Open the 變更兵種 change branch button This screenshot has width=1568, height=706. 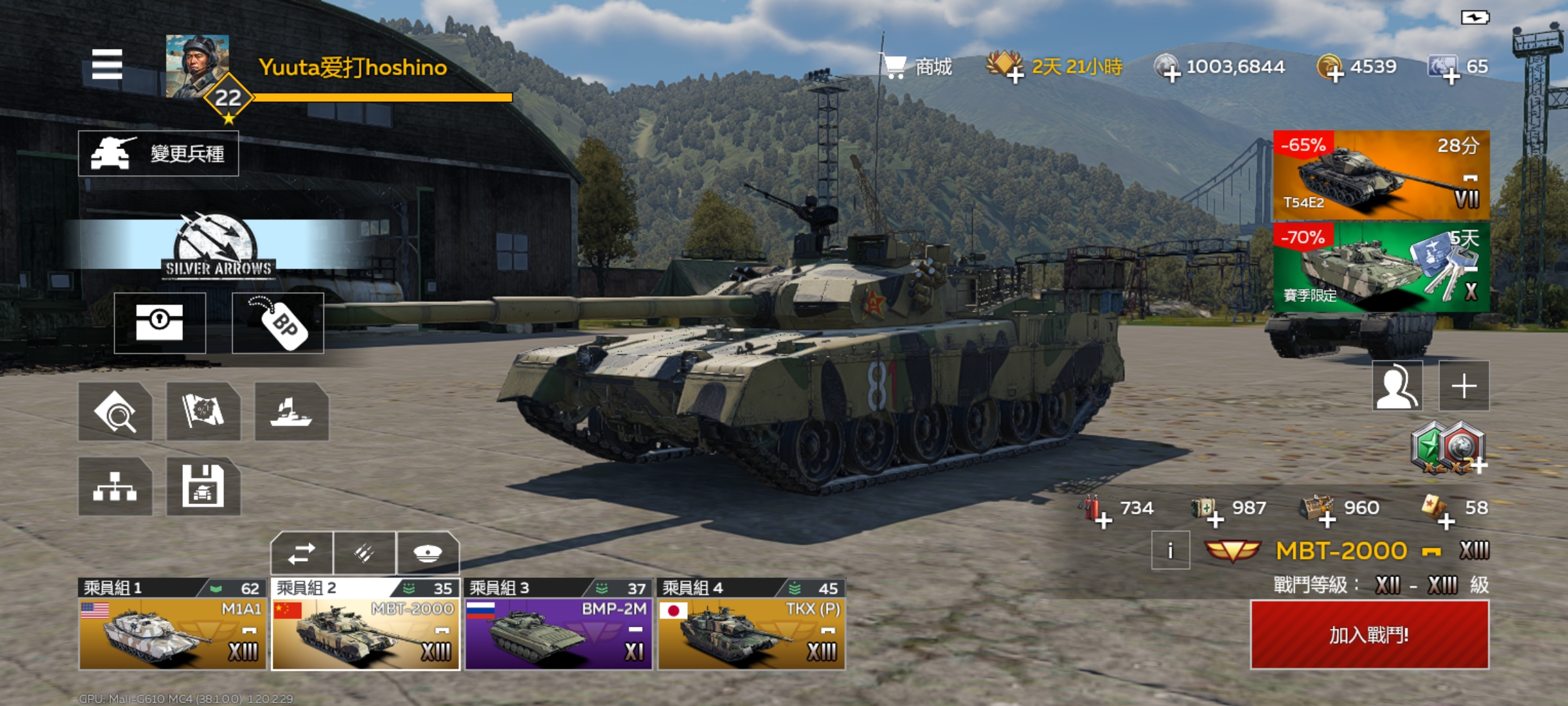point(158,154)
